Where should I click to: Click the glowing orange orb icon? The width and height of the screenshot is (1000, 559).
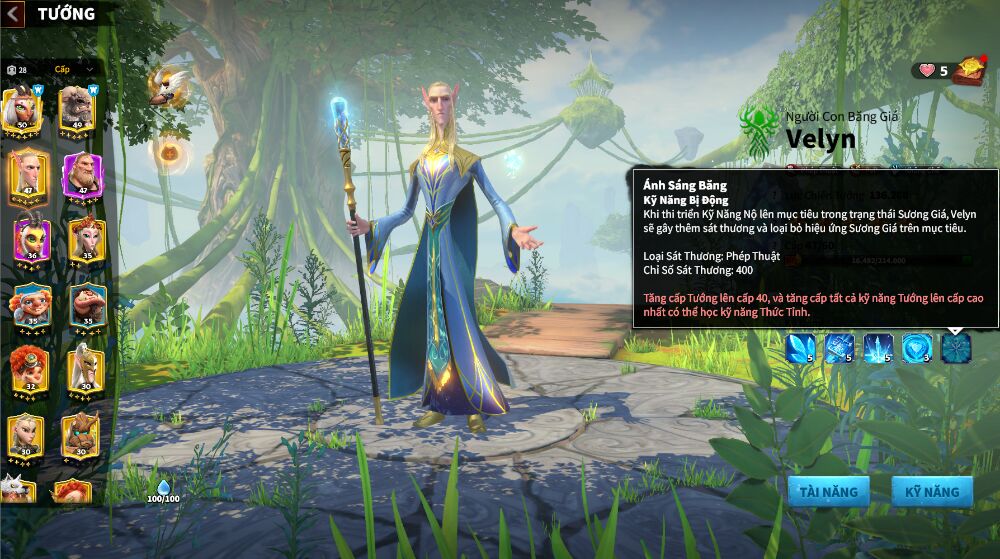tap(168, 152)
